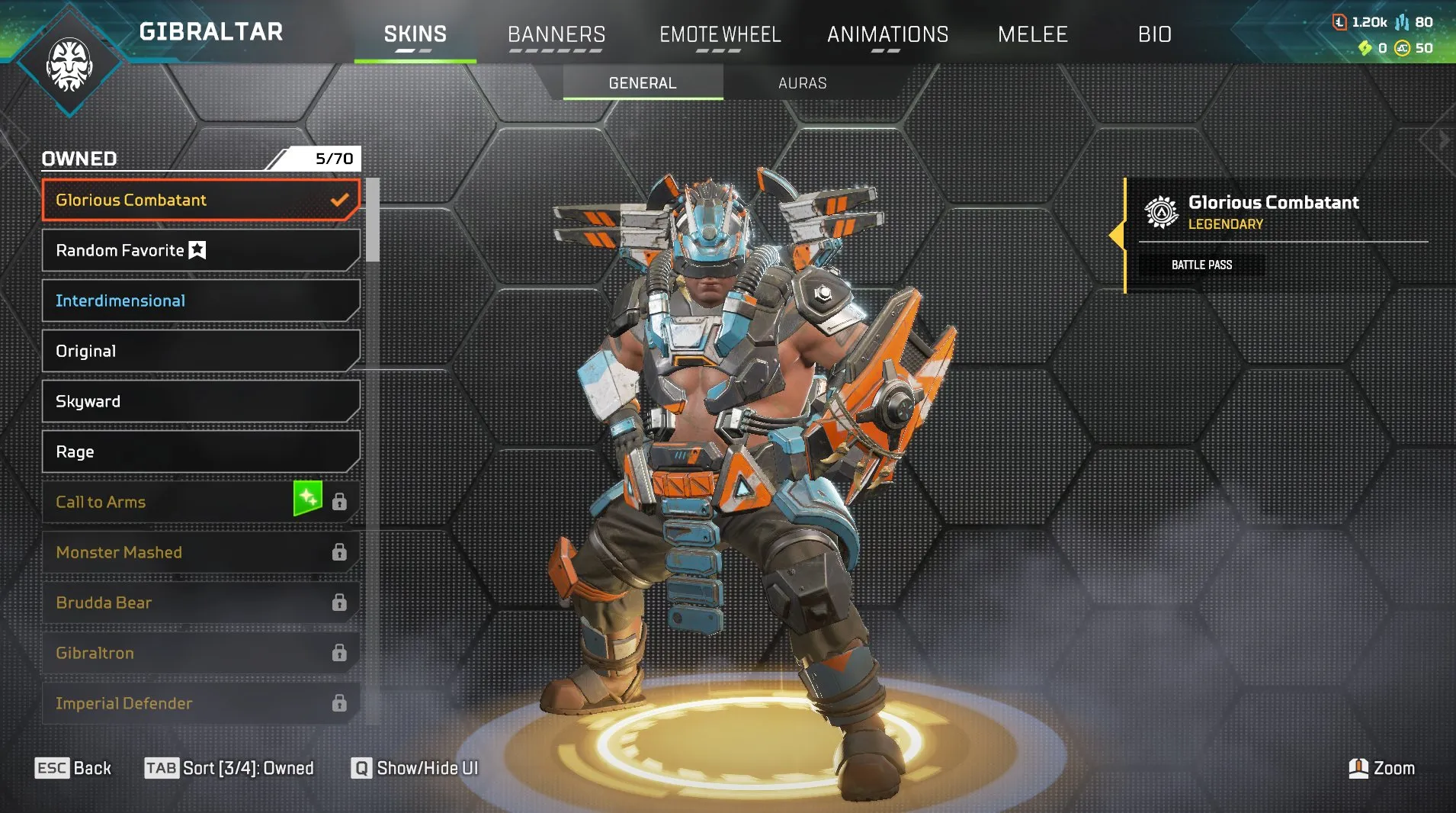Click the Legend Tokens currency icon
Screen dimensions: 1456x813
point(1340,23)
